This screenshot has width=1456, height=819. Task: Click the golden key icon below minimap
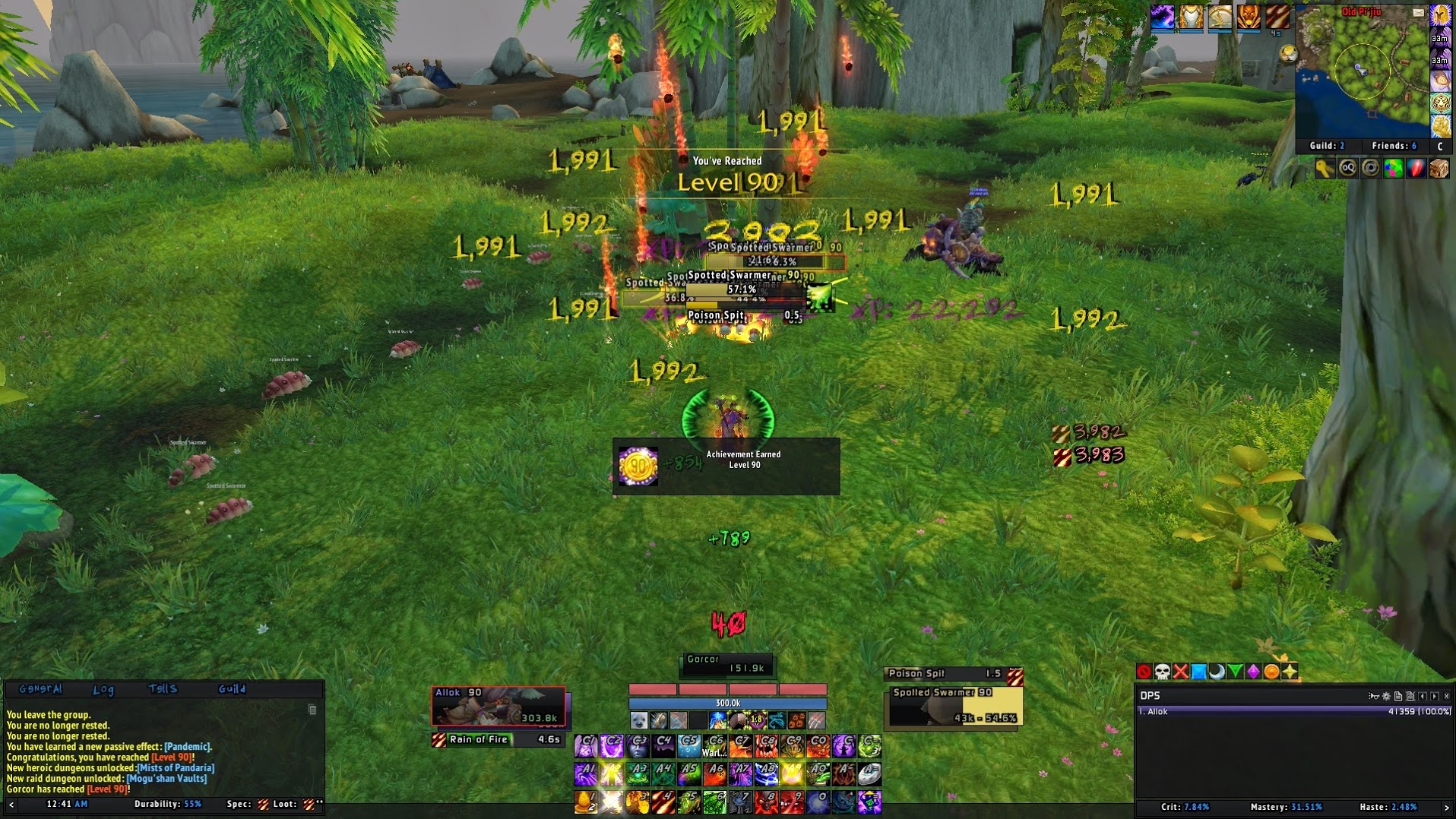click(1325, 168)
